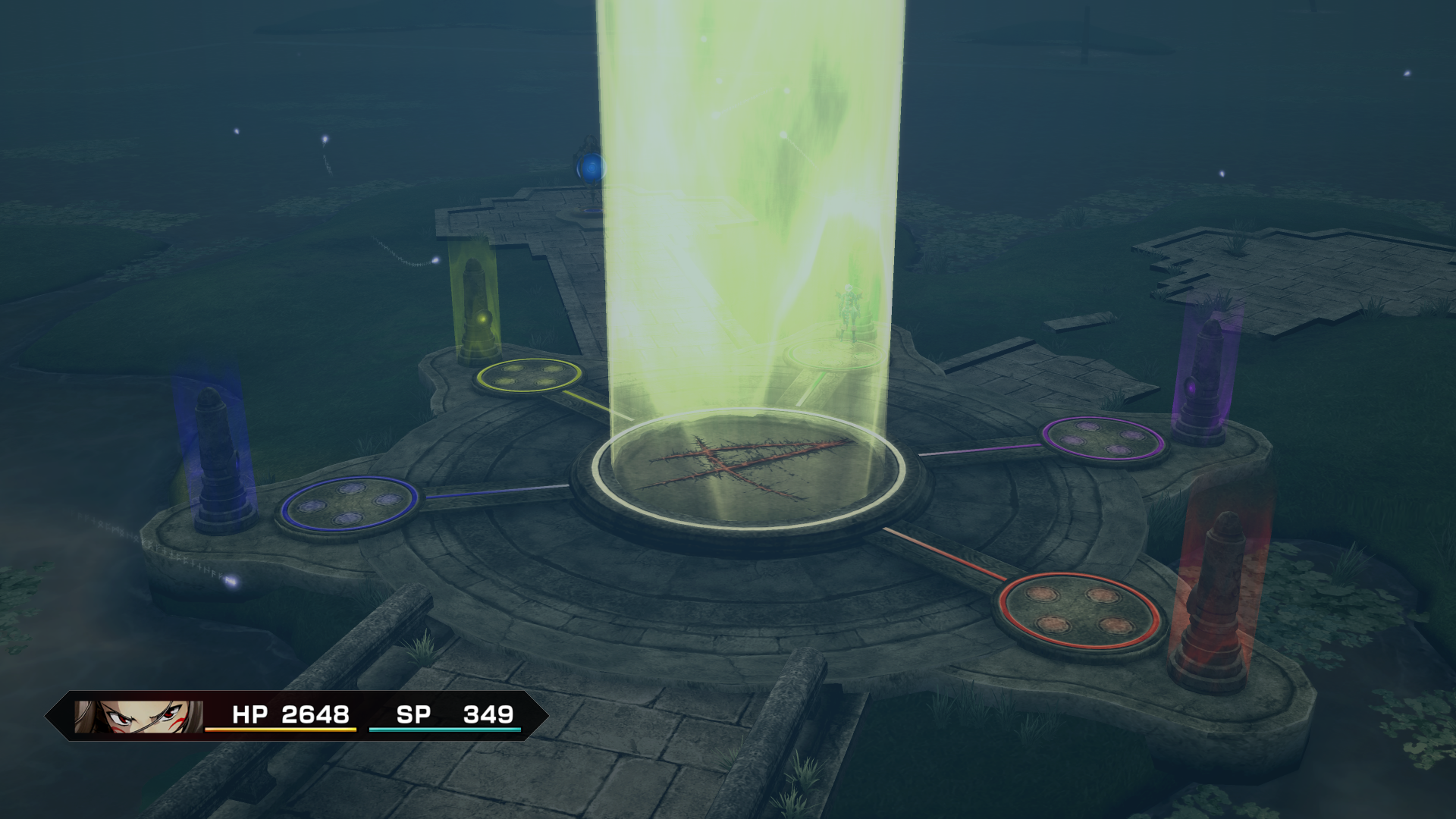Select the red-eyed character portrait
Image resolution: width=1456 pixels, height=819 pixels.
[139, 716]
